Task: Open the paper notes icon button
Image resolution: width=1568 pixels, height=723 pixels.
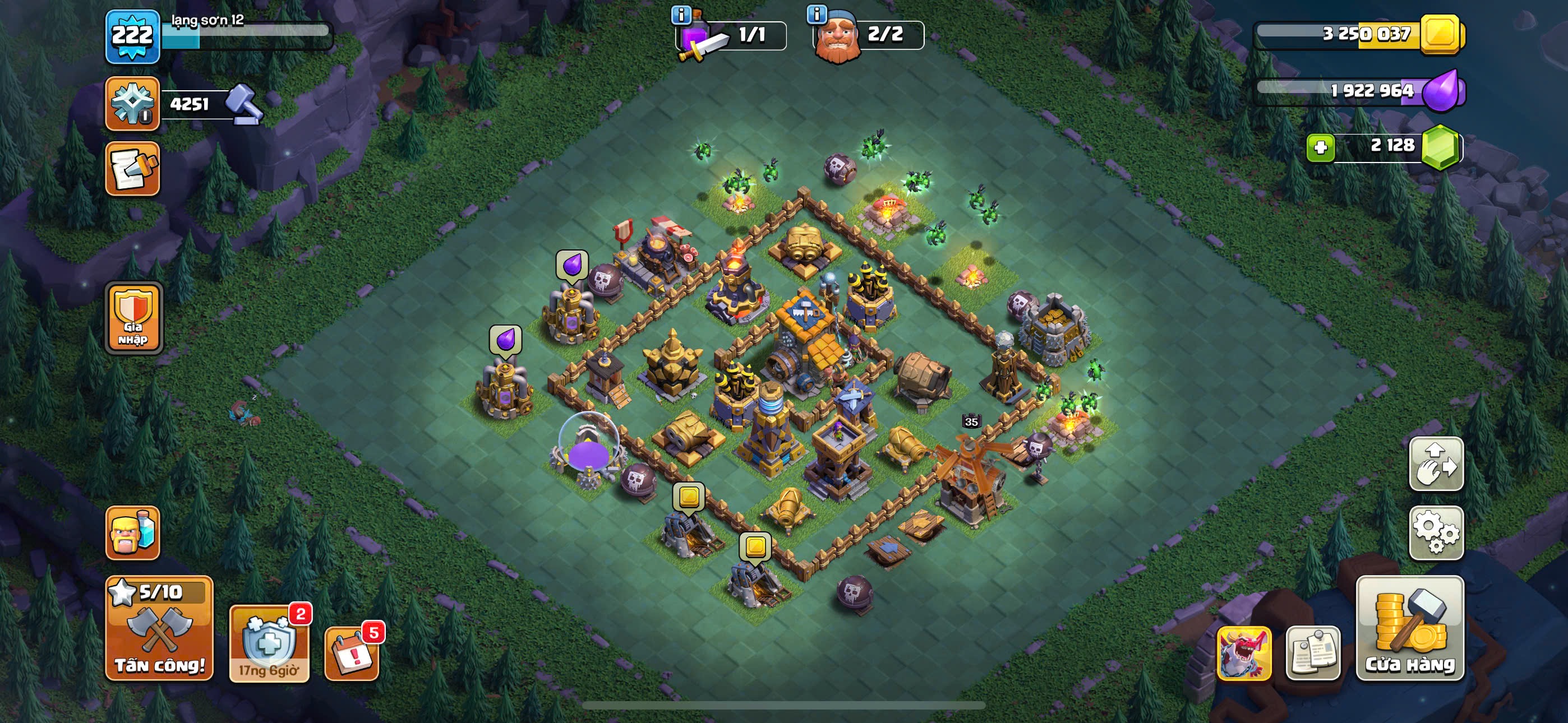Action: [x=1312, y=653]
